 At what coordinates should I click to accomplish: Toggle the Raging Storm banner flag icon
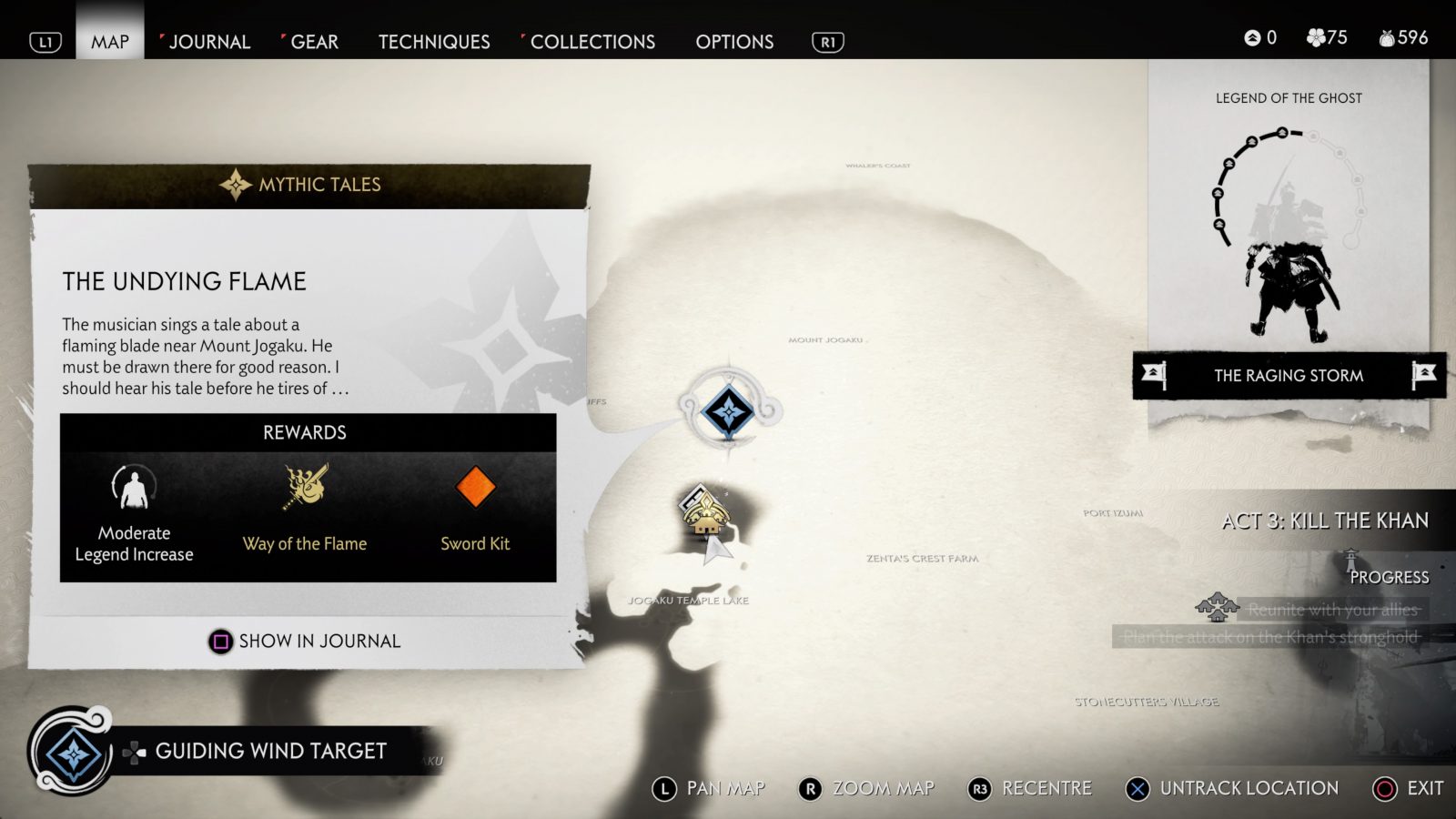pos(1154,375)
